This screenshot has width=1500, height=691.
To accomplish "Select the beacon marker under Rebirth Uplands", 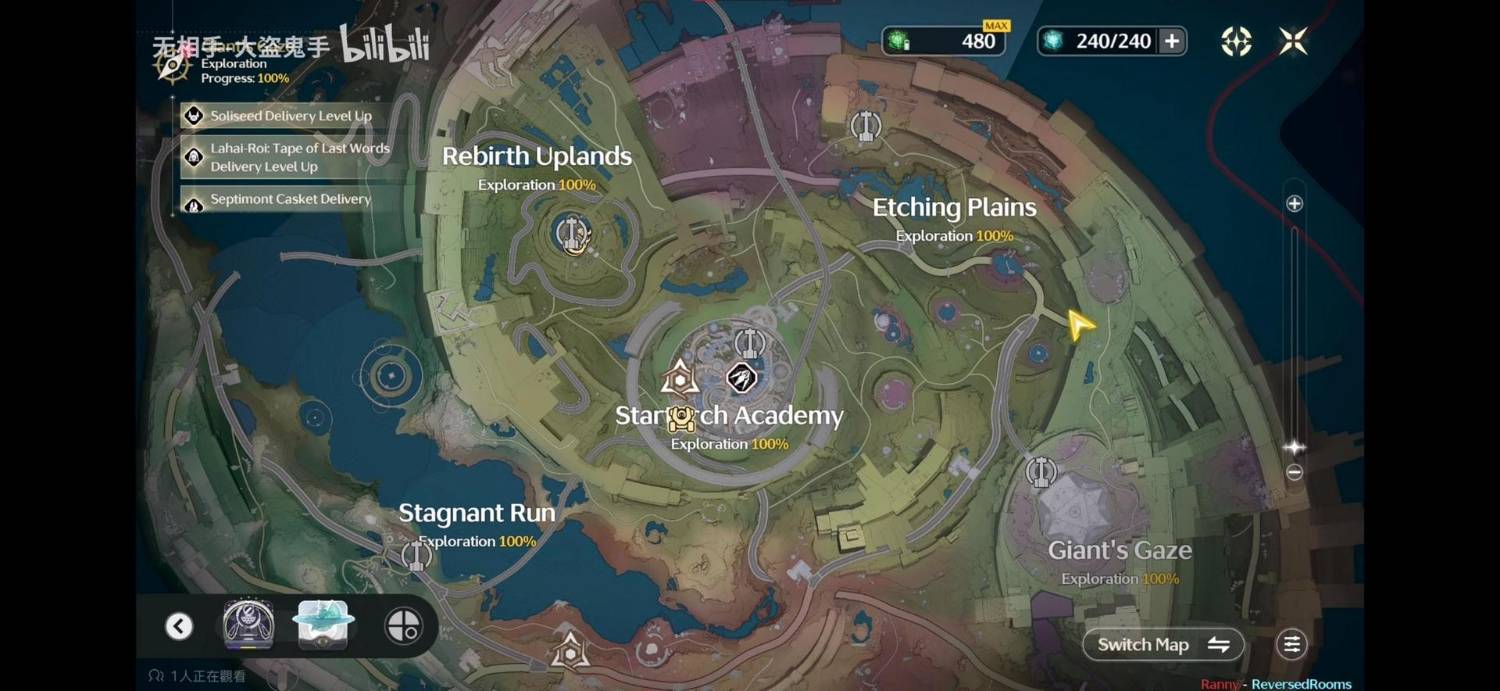I will (x=573, y=234).
